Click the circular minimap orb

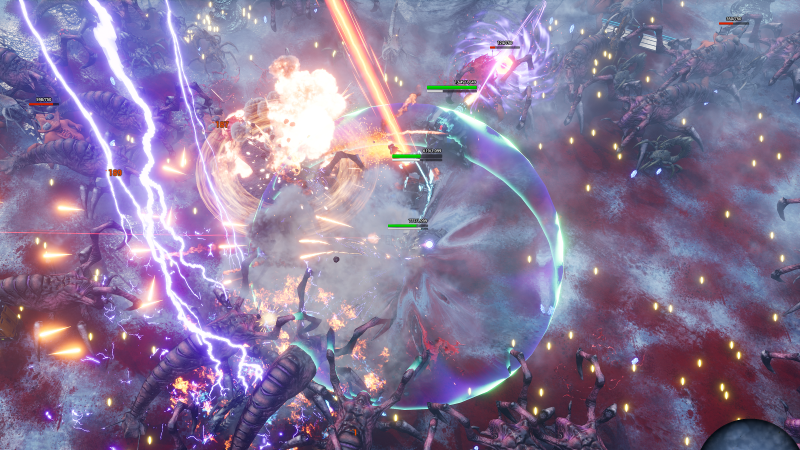tap(751, 437)
